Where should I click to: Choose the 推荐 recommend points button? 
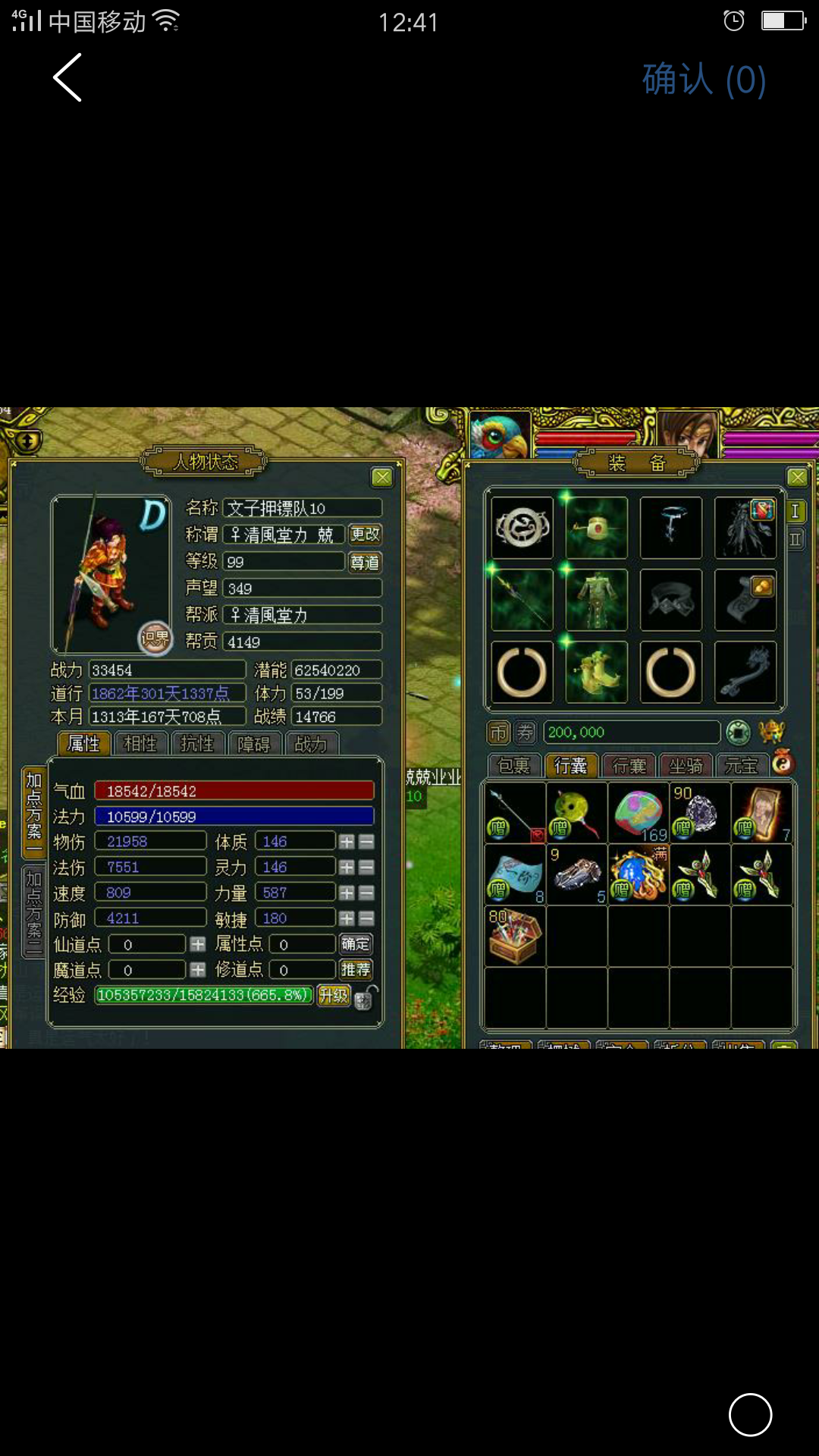tap(355, 970)
